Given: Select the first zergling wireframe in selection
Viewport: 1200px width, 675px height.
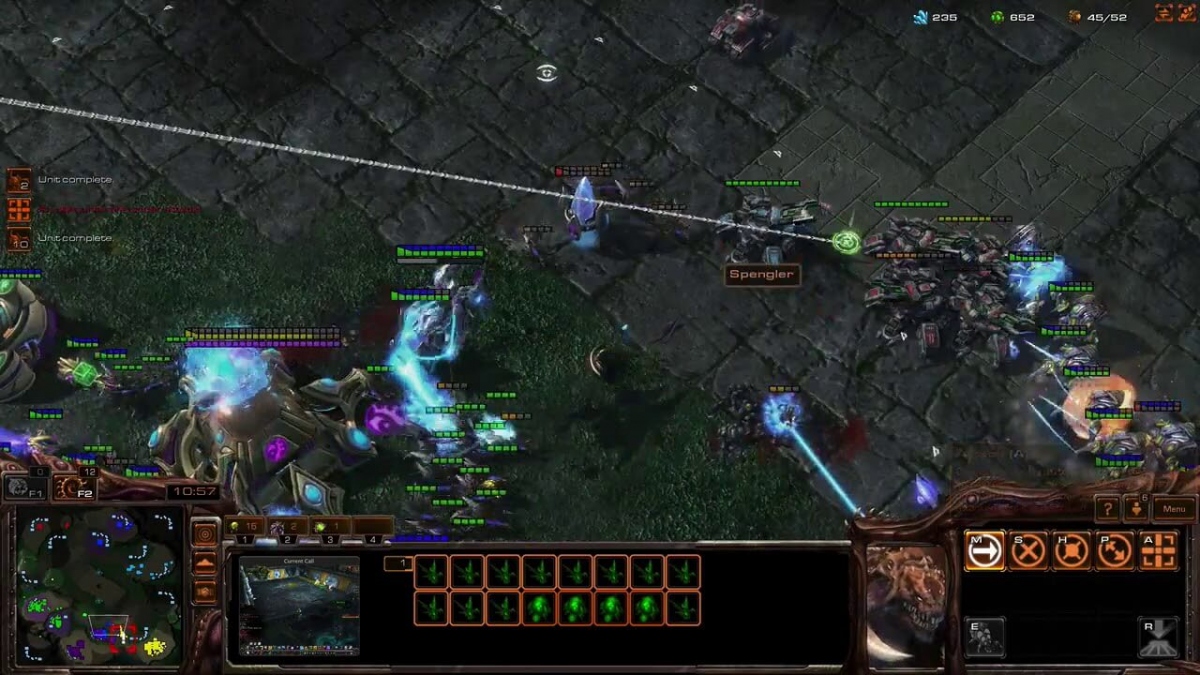Looking at the screenshot, I should [x=431, y=572].
